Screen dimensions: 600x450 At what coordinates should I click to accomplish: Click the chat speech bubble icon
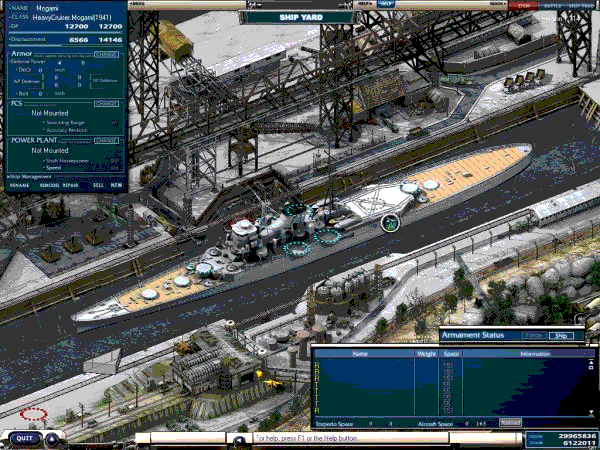click(x=241, y=438)
